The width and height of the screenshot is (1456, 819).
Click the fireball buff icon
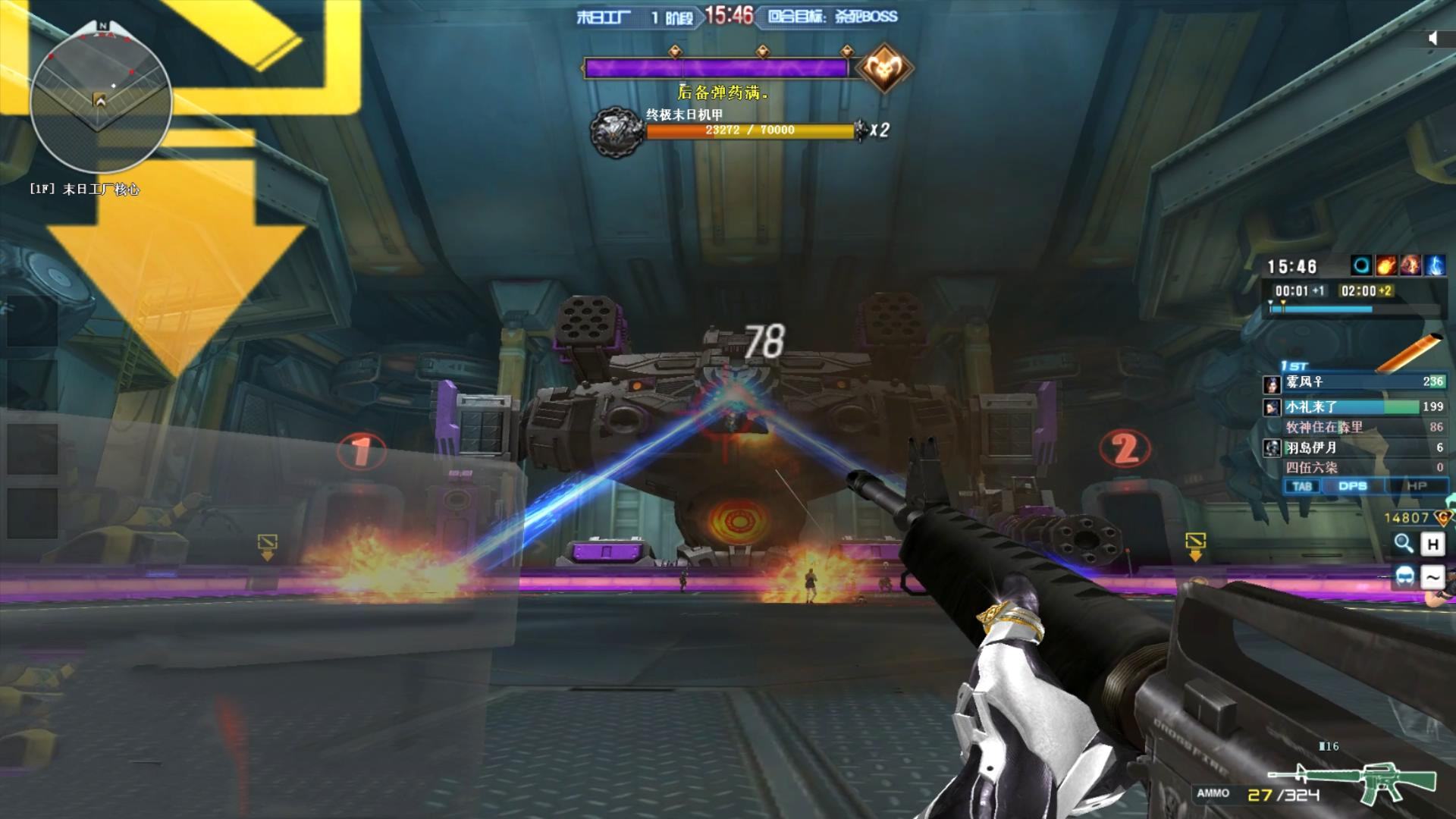tap(1386, 265)
